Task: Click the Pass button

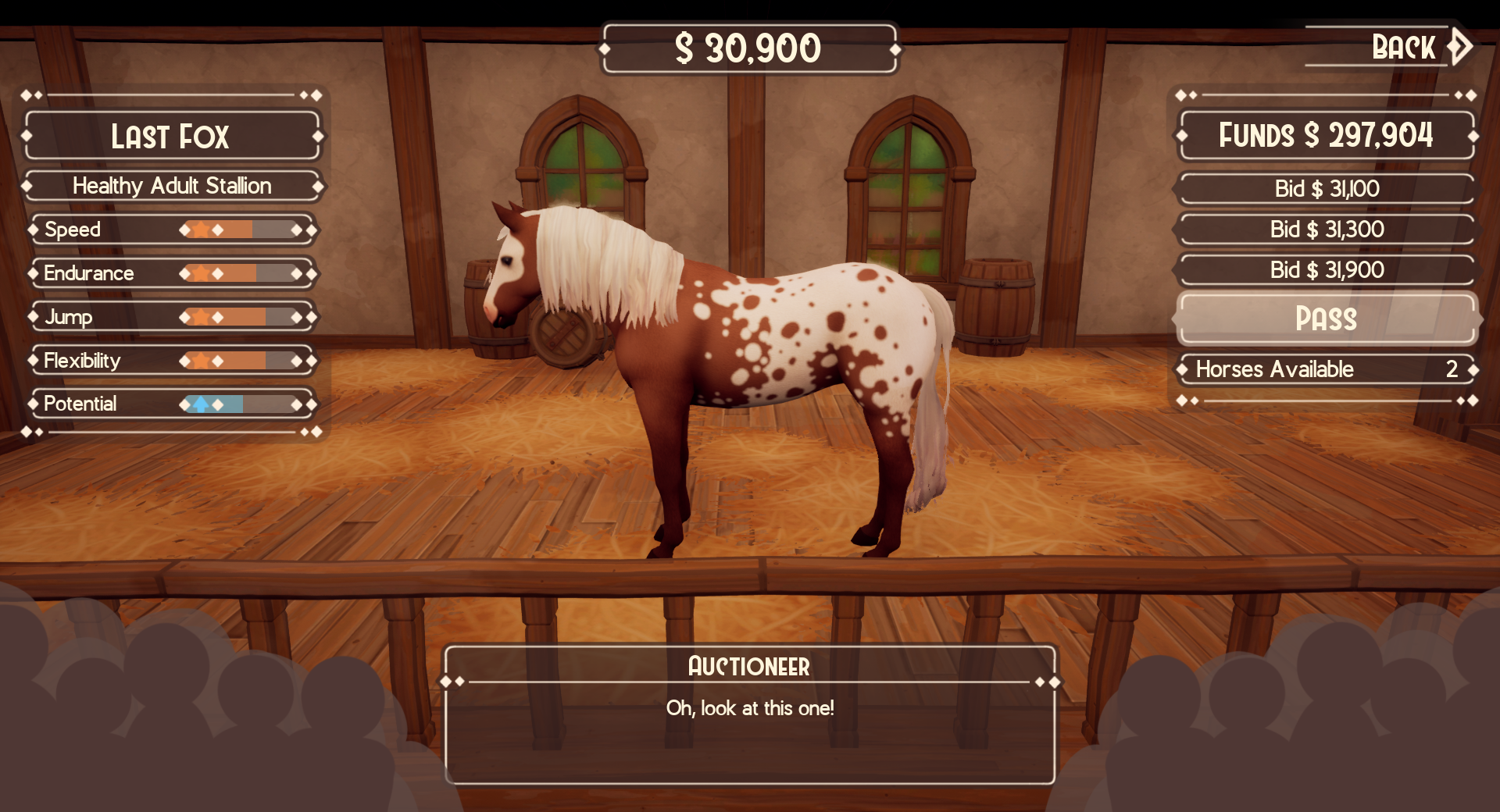Action: tap(1326, 319)
